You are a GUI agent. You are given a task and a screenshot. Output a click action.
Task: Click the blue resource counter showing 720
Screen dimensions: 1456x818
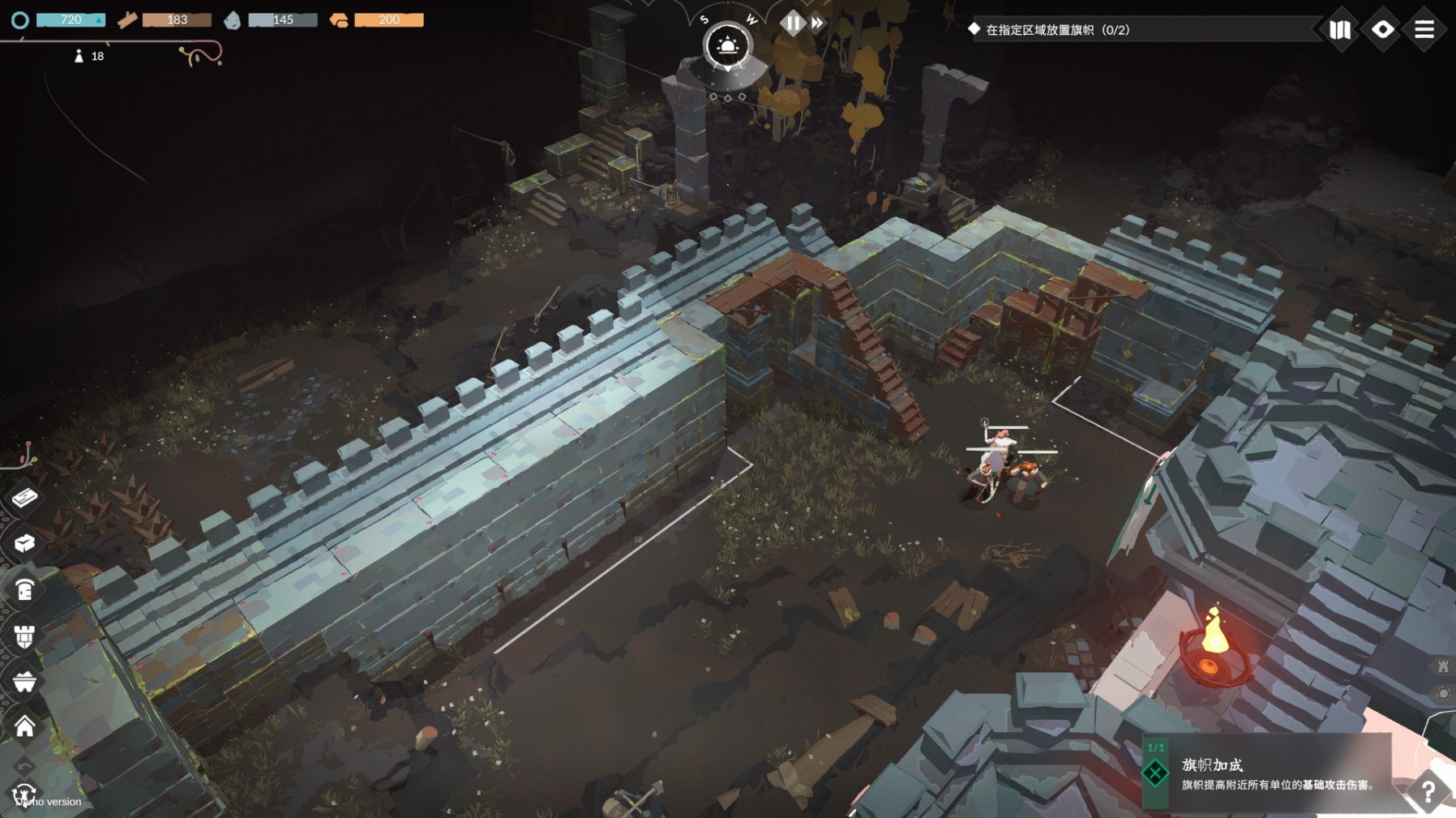tap(71, 19)
